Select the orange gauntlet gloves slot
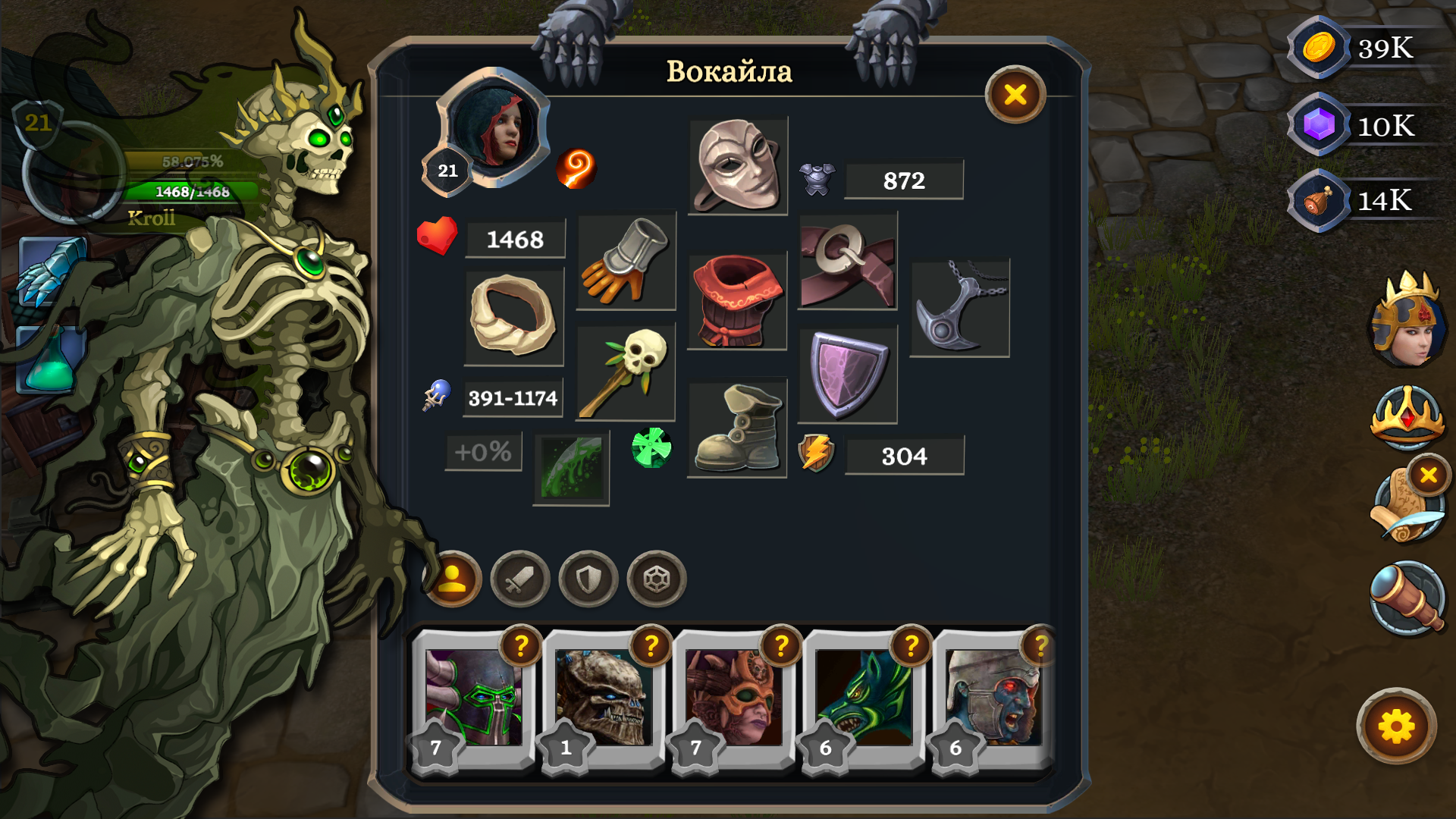The width and height of the screenshot is (1456, 819). [626, 260]
